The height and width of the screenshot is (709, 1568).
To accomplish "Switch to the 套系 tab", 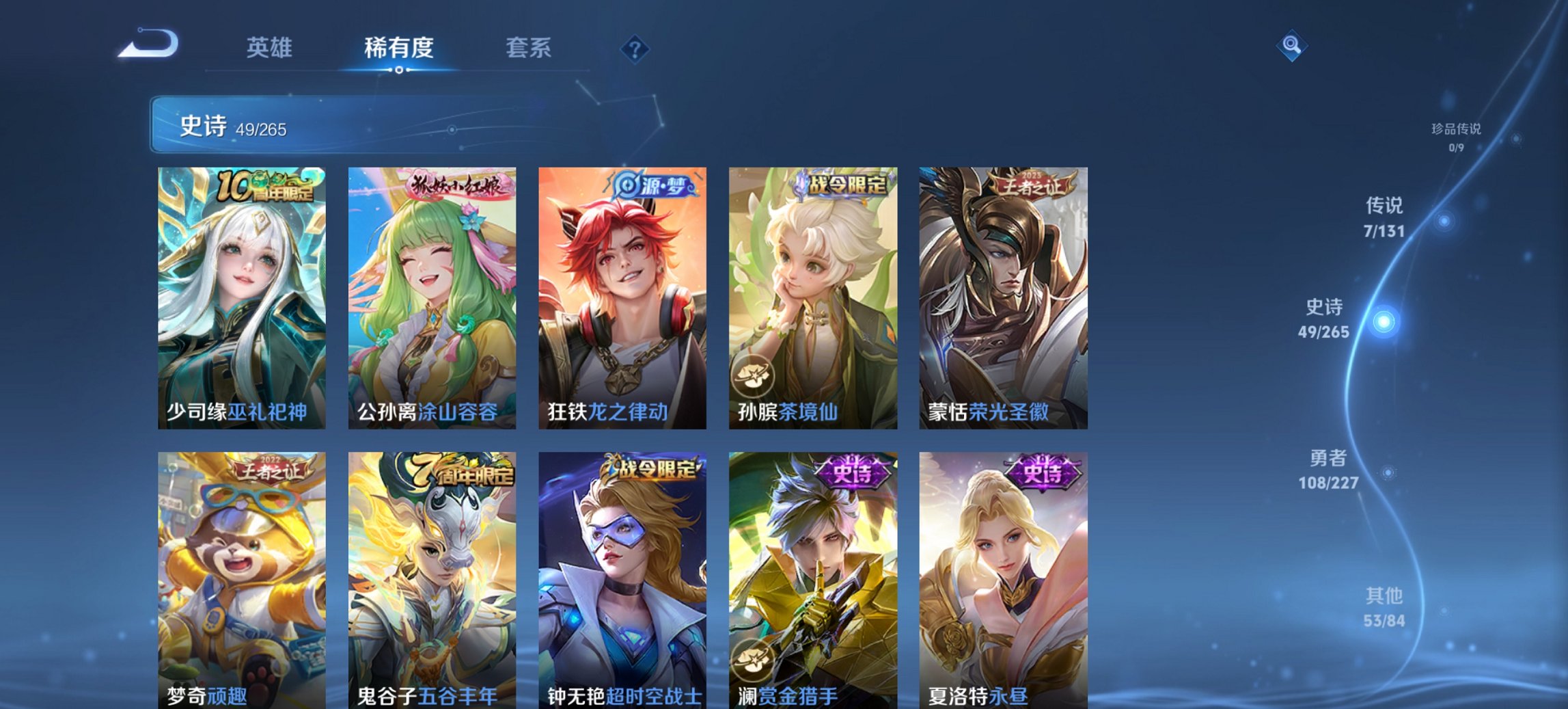I will [528, 48].
